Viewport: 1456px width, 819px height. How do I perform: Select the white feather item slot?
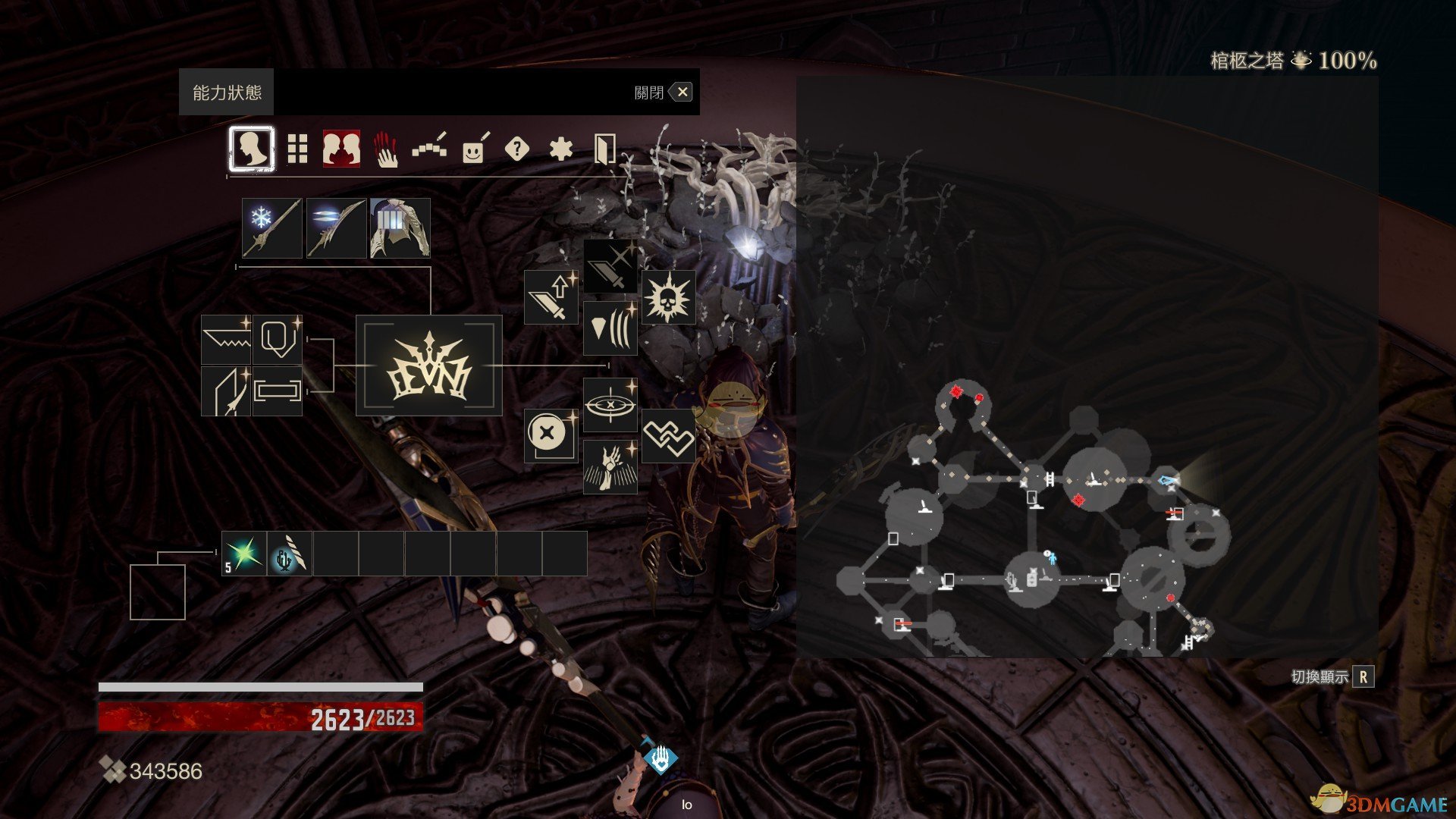click(x=290, y=554)
